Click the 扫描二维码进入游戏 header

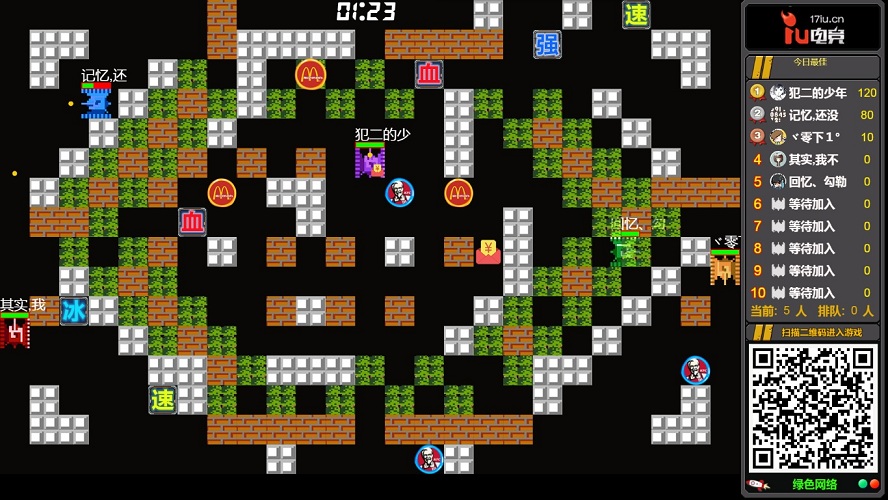coord(812,331)
